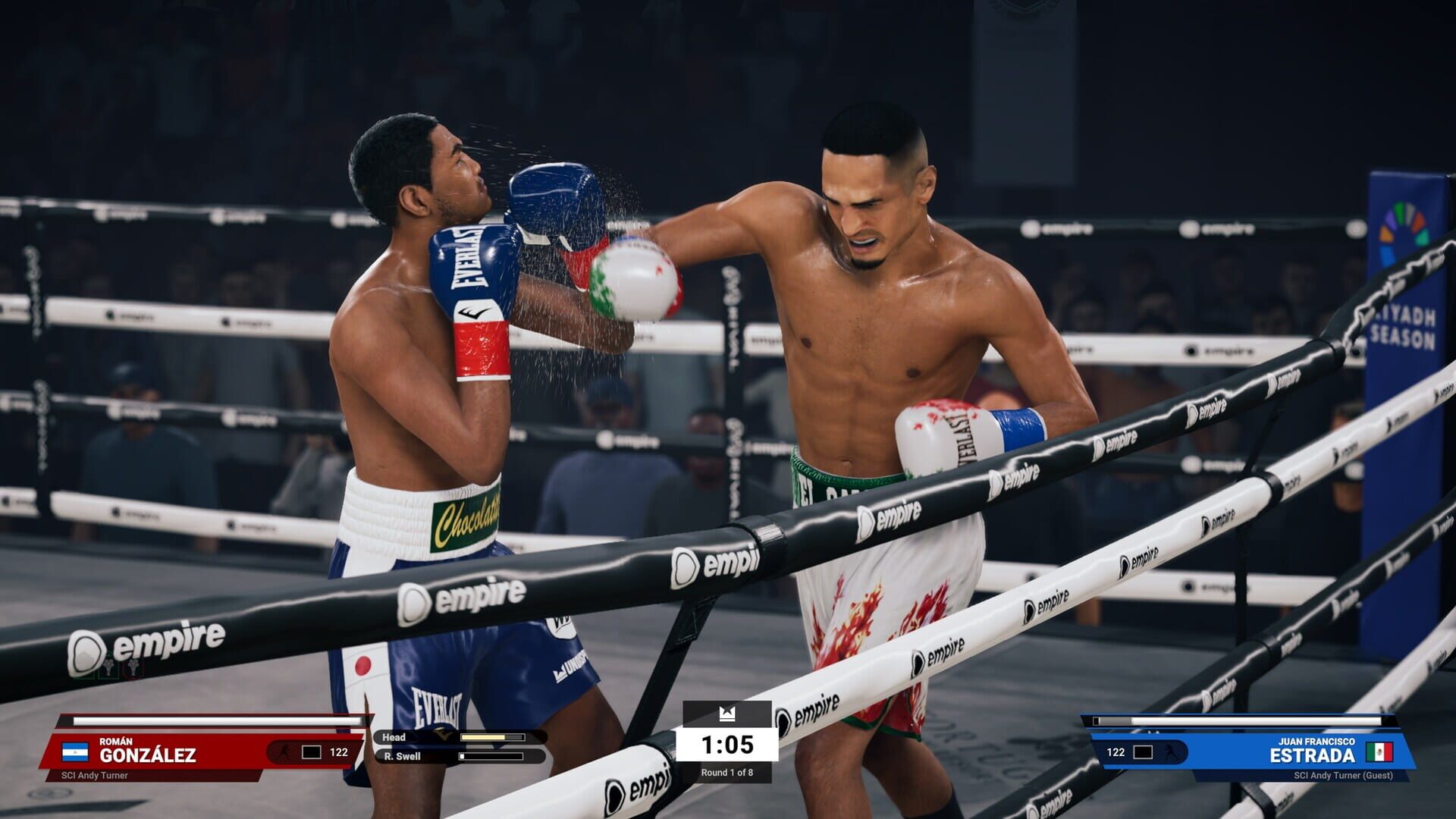Click the Nicaraguan flag beside GONZÁLEZ
Image resolution: width=1456 pixels, height=819 pixels.
point(74,753)
